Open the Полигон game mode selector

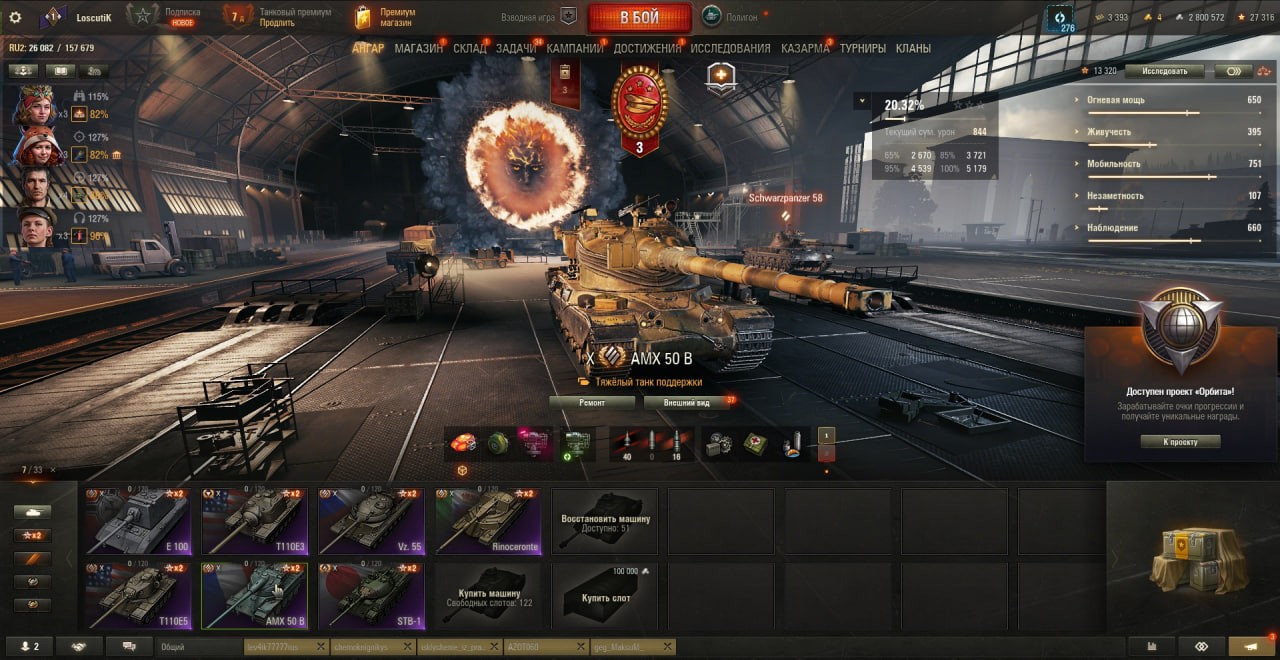(735, 16)
